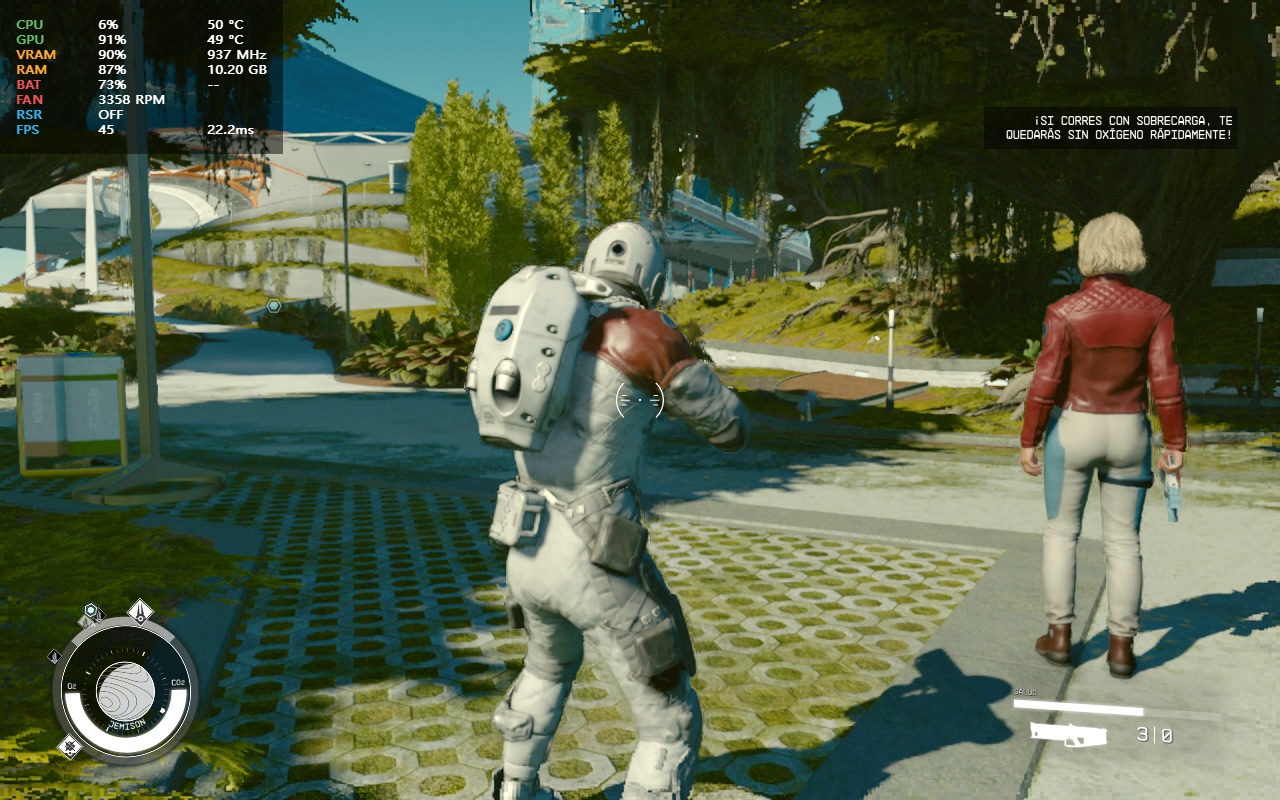Image resolution: width=1280 pixels, height=800 pixels.
Task: Select the diamond marker below the compass
Action: (x=69, y=745)
